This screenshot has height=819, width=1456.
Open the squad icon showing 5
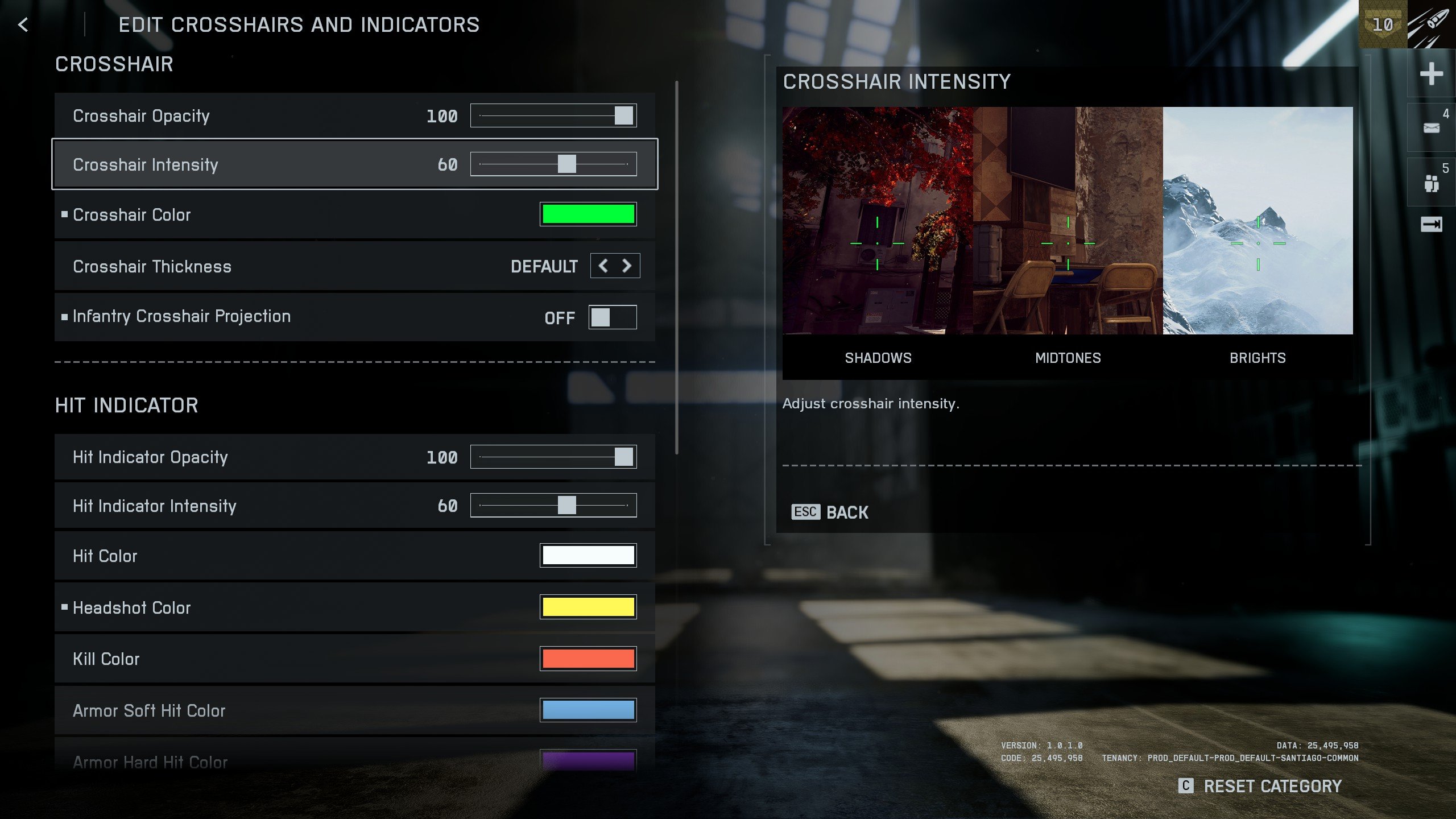[x=1431, y=183]
